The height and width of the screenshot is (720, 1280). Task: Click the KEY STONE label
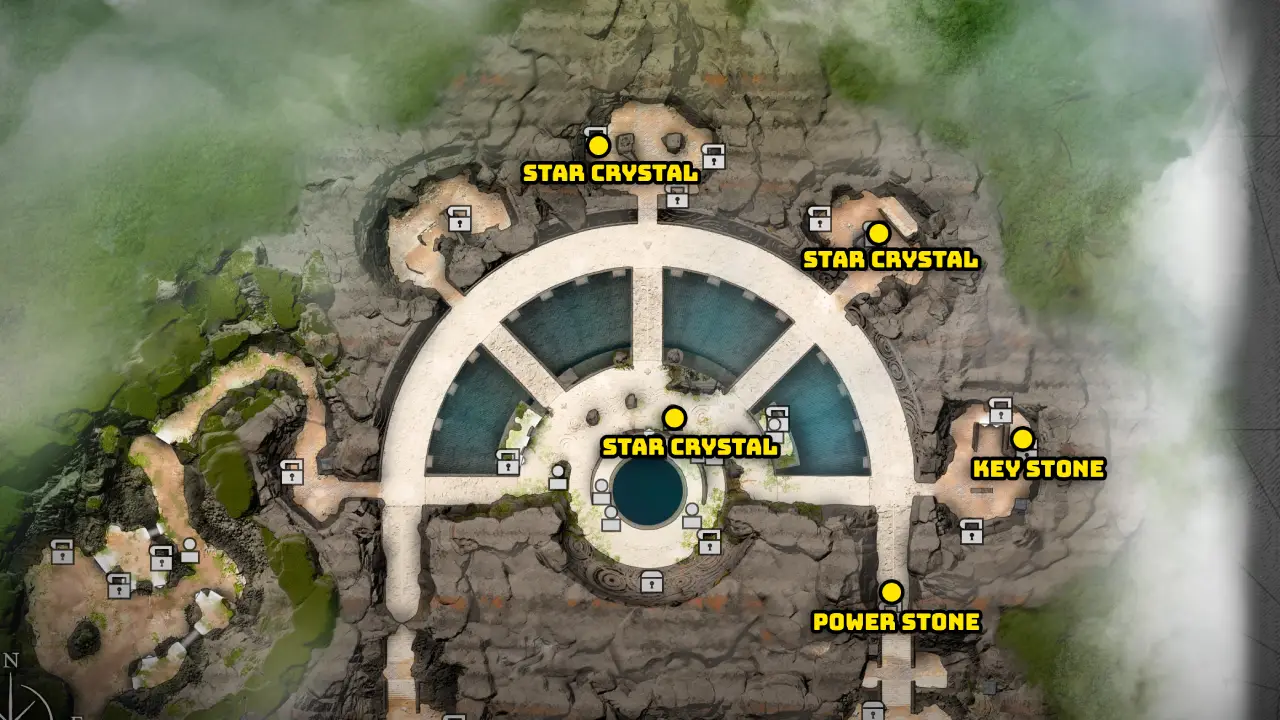pos(1040,467)
